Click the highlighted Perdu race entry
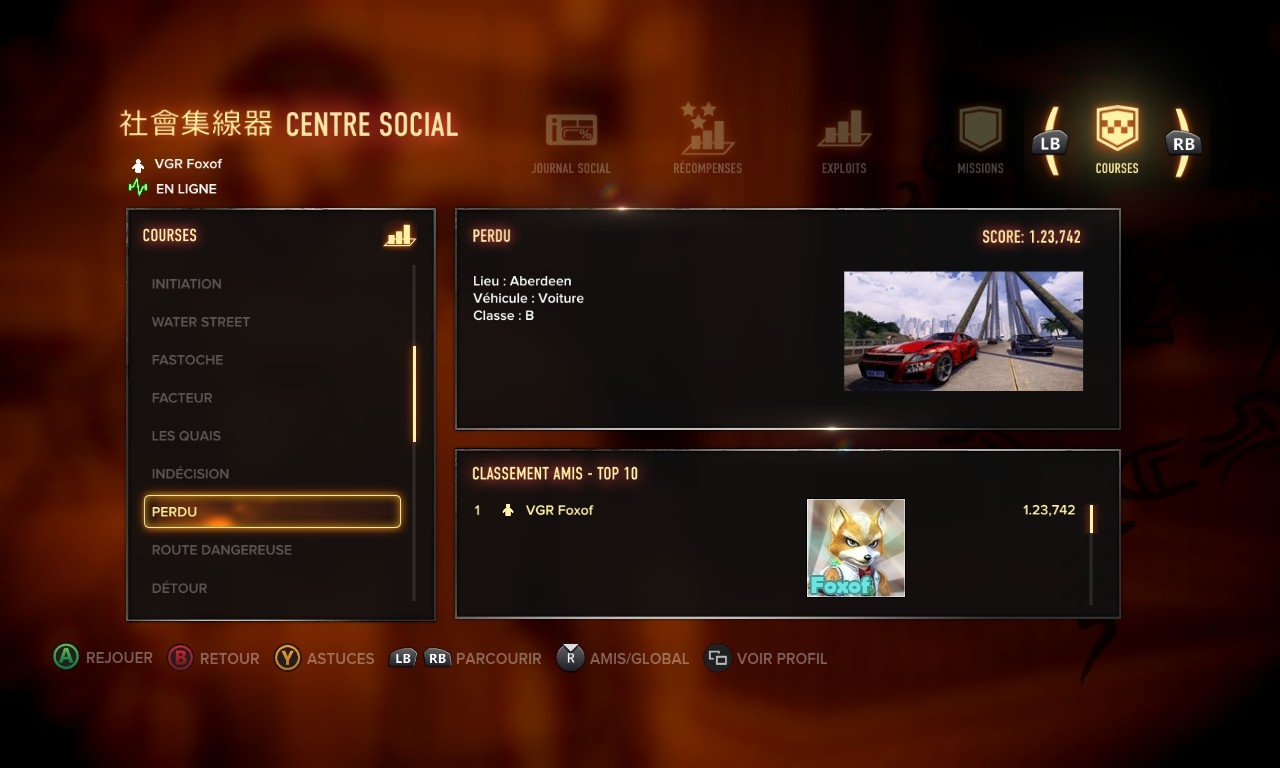This screenshot has width=1280, height=768. pos(272,512)
